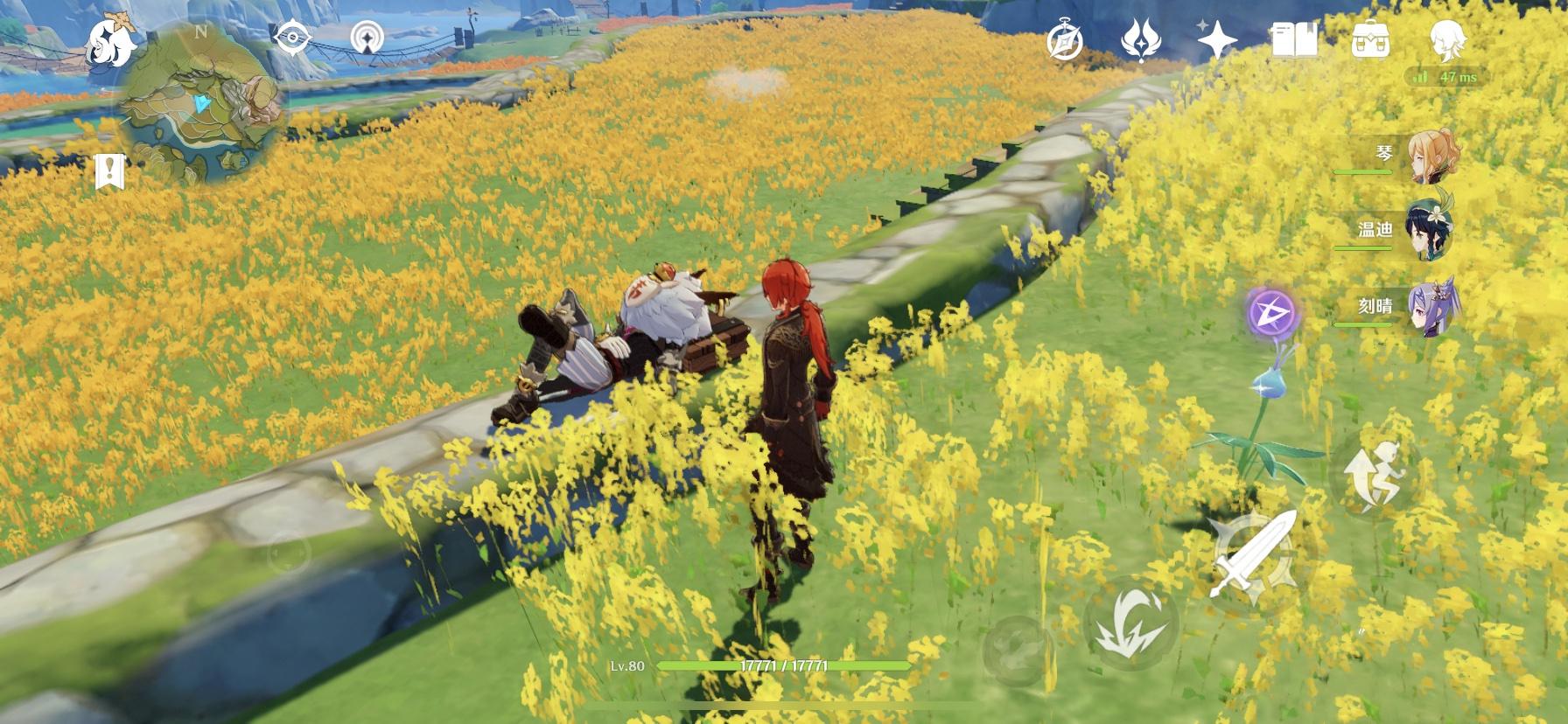
Task: Use the purple gadget quick-use icon
Action: pyautogui.click(x=1271, y=312)
